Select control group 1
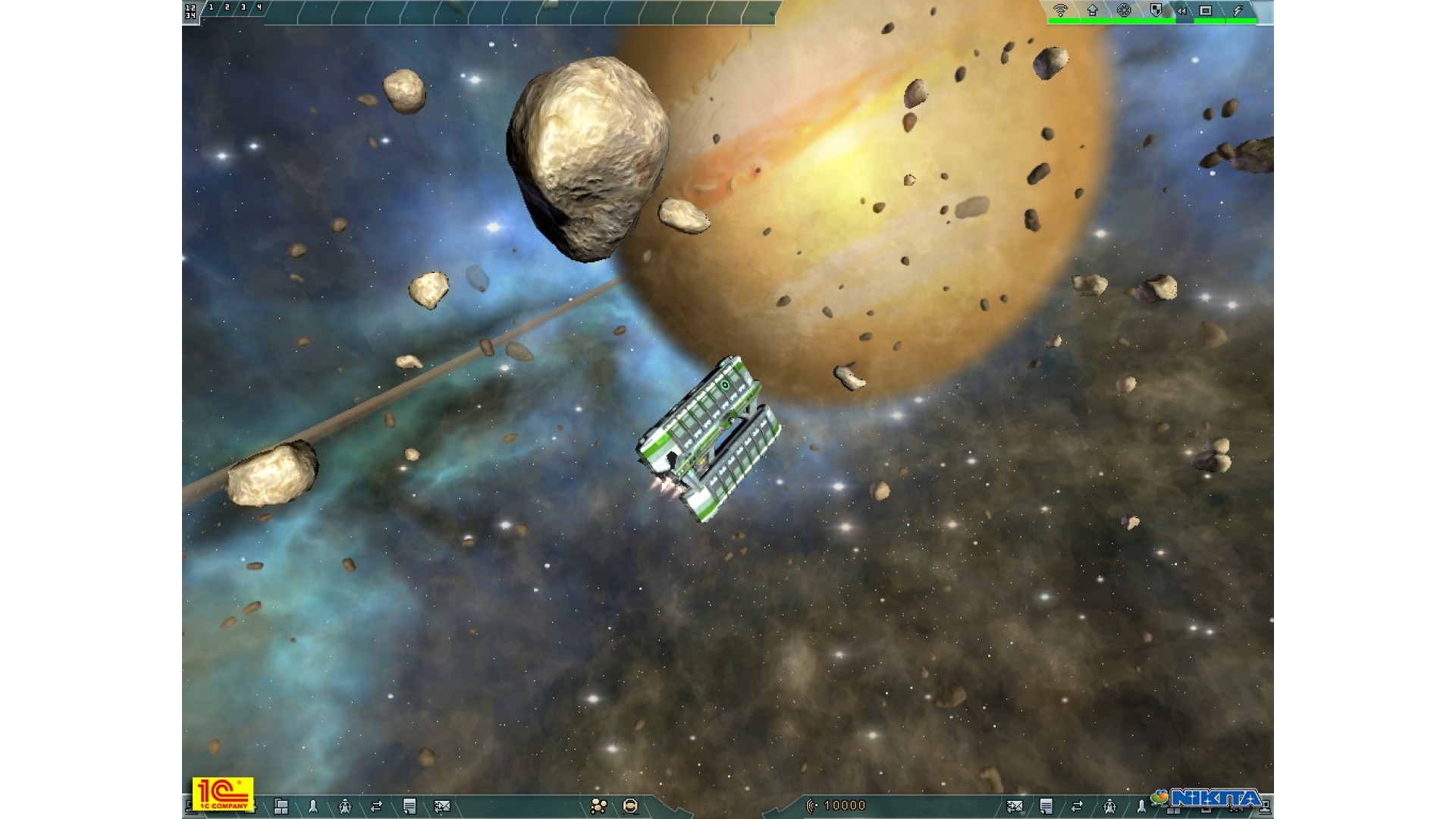 pos(211,8)
